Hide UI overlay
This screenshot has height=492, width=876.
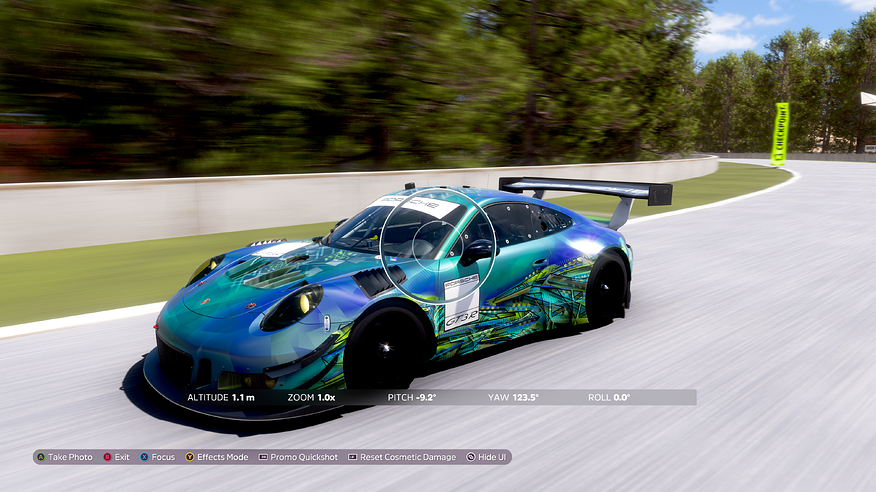pyautogui.click(x=486, y=457)
